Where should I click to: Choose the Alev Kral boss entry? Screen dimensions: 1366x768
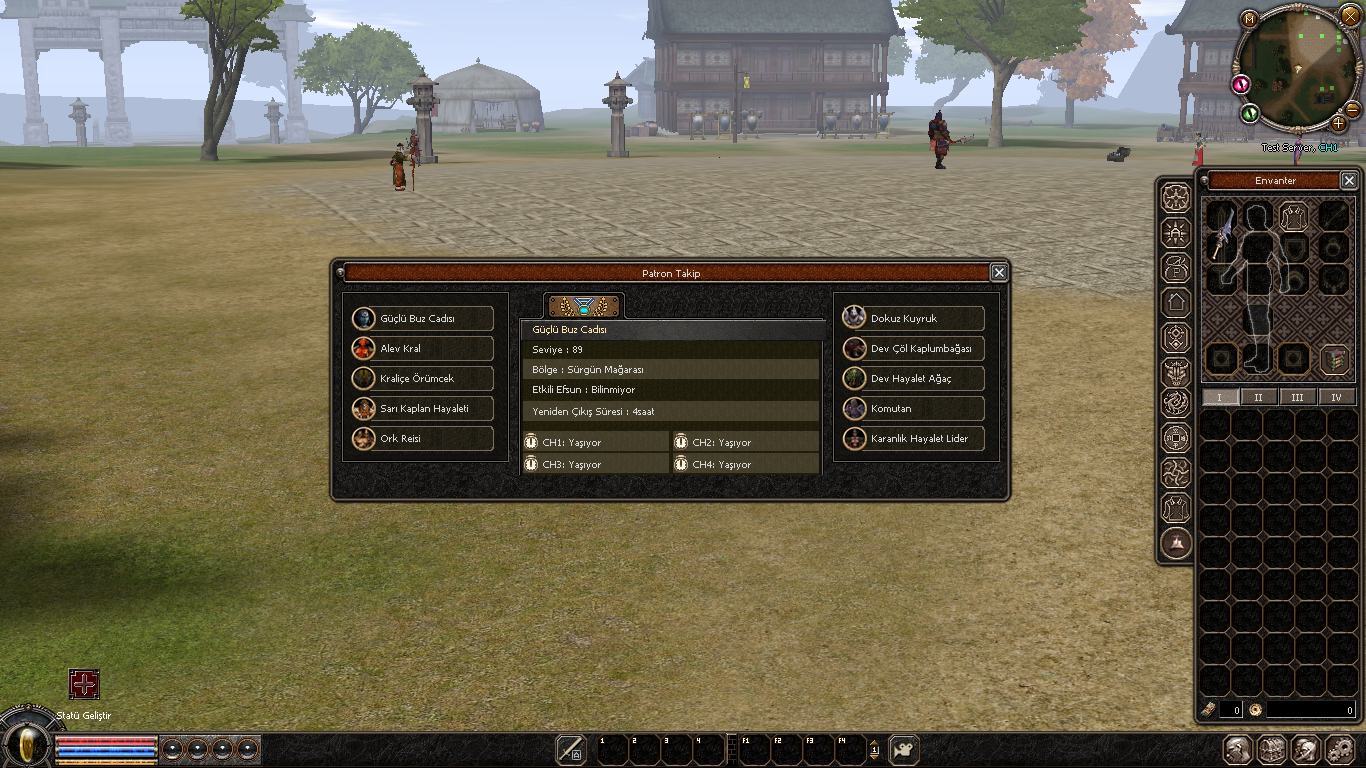coord(422,349)
